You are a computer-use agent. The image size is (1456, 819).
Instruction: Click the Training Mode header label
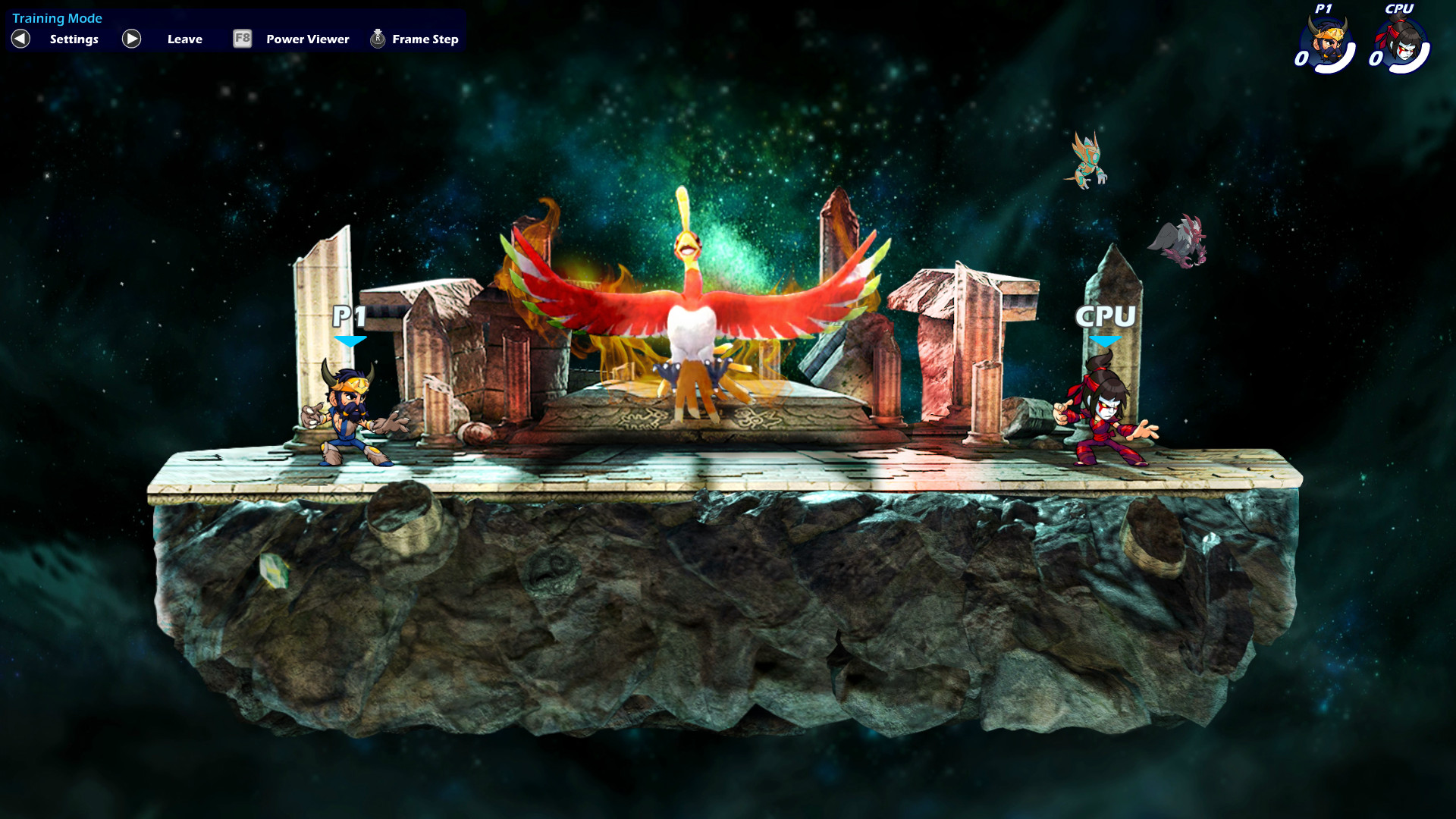57,17
